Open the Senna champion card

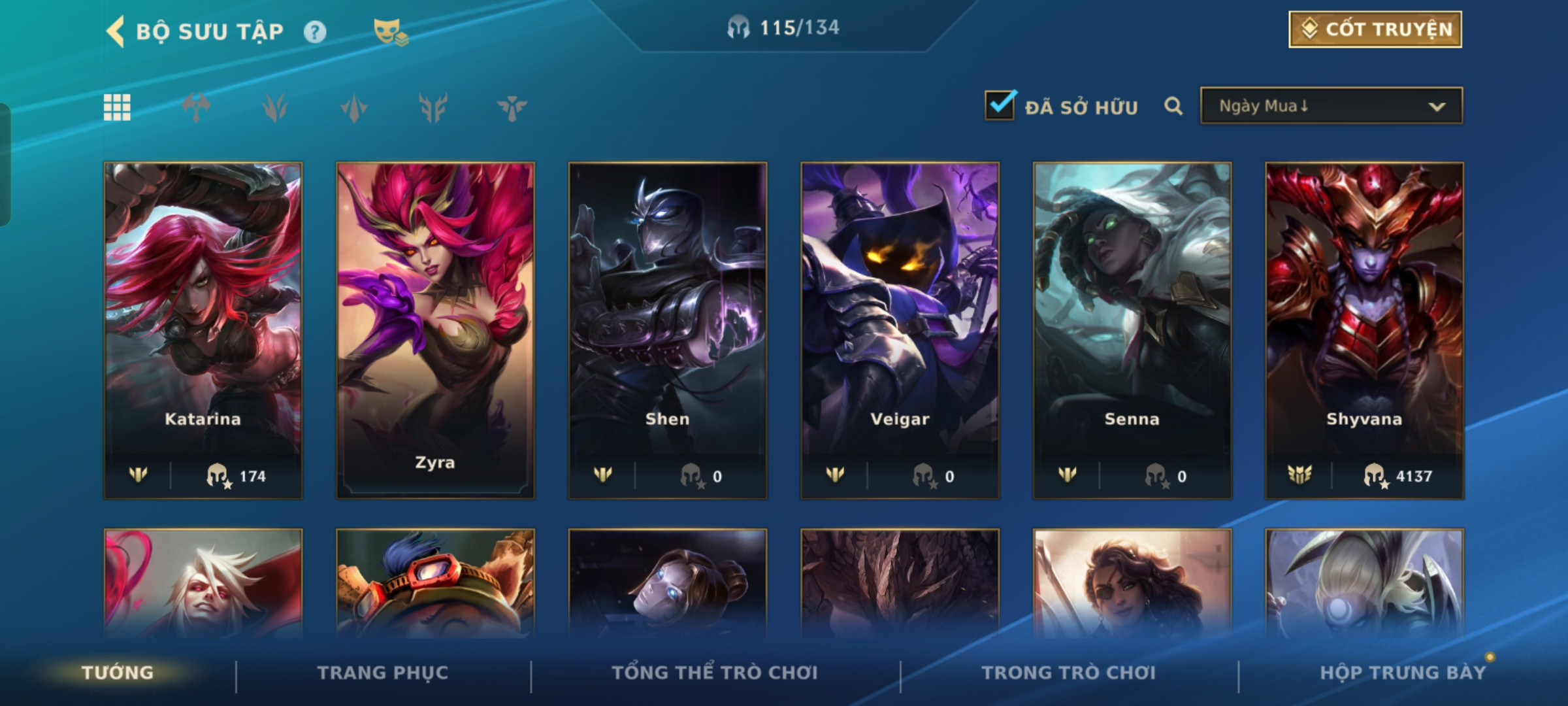click(x=1132, y=330)
